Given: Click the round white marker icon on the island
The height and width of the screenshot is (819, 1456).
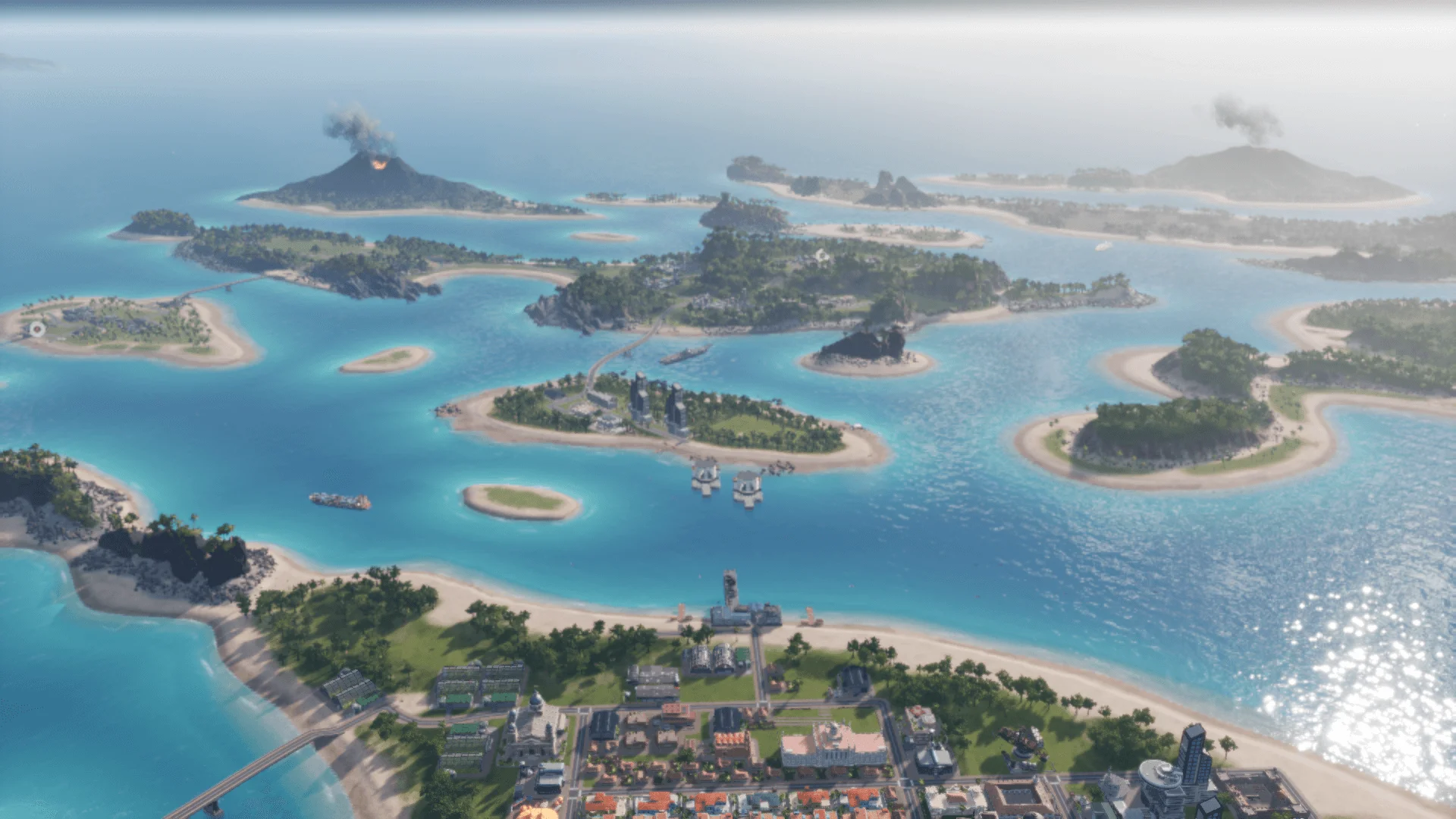Looking at the screenshot, I should pos(36,329).
